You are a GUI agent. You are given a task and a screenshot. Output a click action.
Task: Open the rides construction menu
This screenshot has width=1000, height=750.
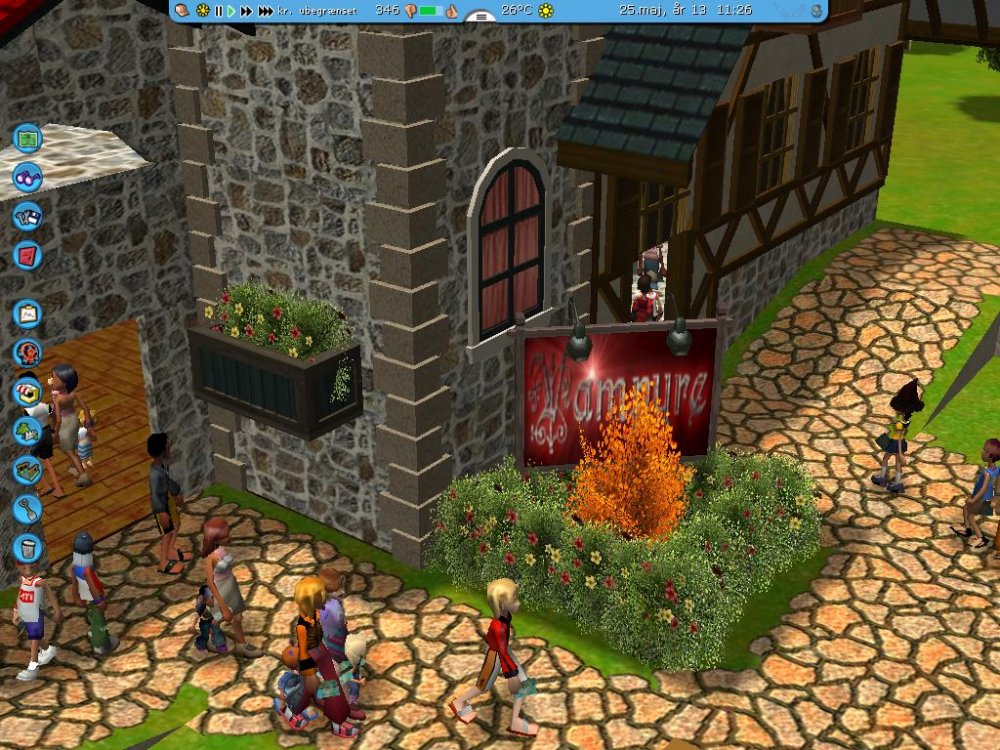[x=27, y=353]
